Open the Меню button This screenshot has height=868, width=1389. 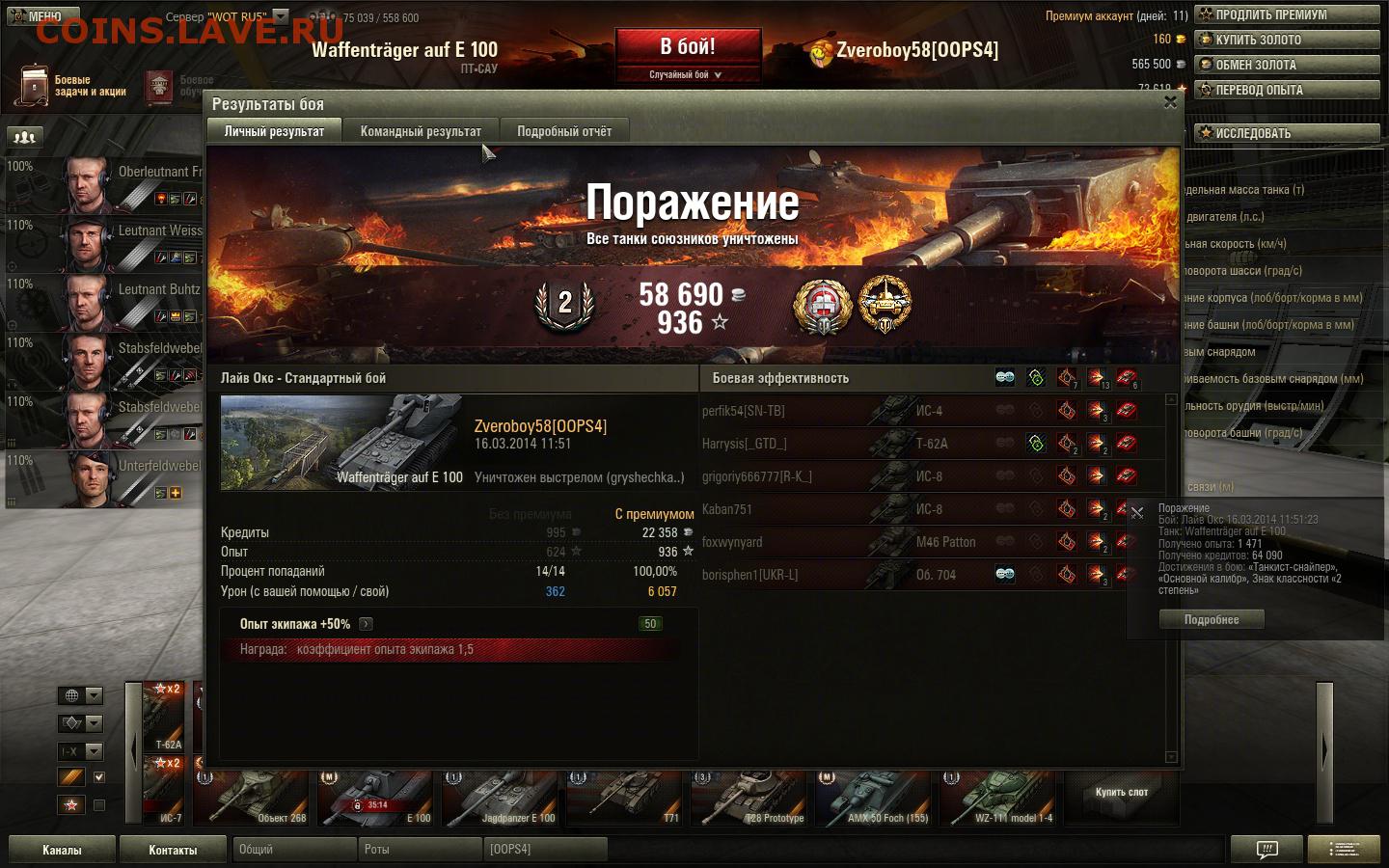coord(39,15)
